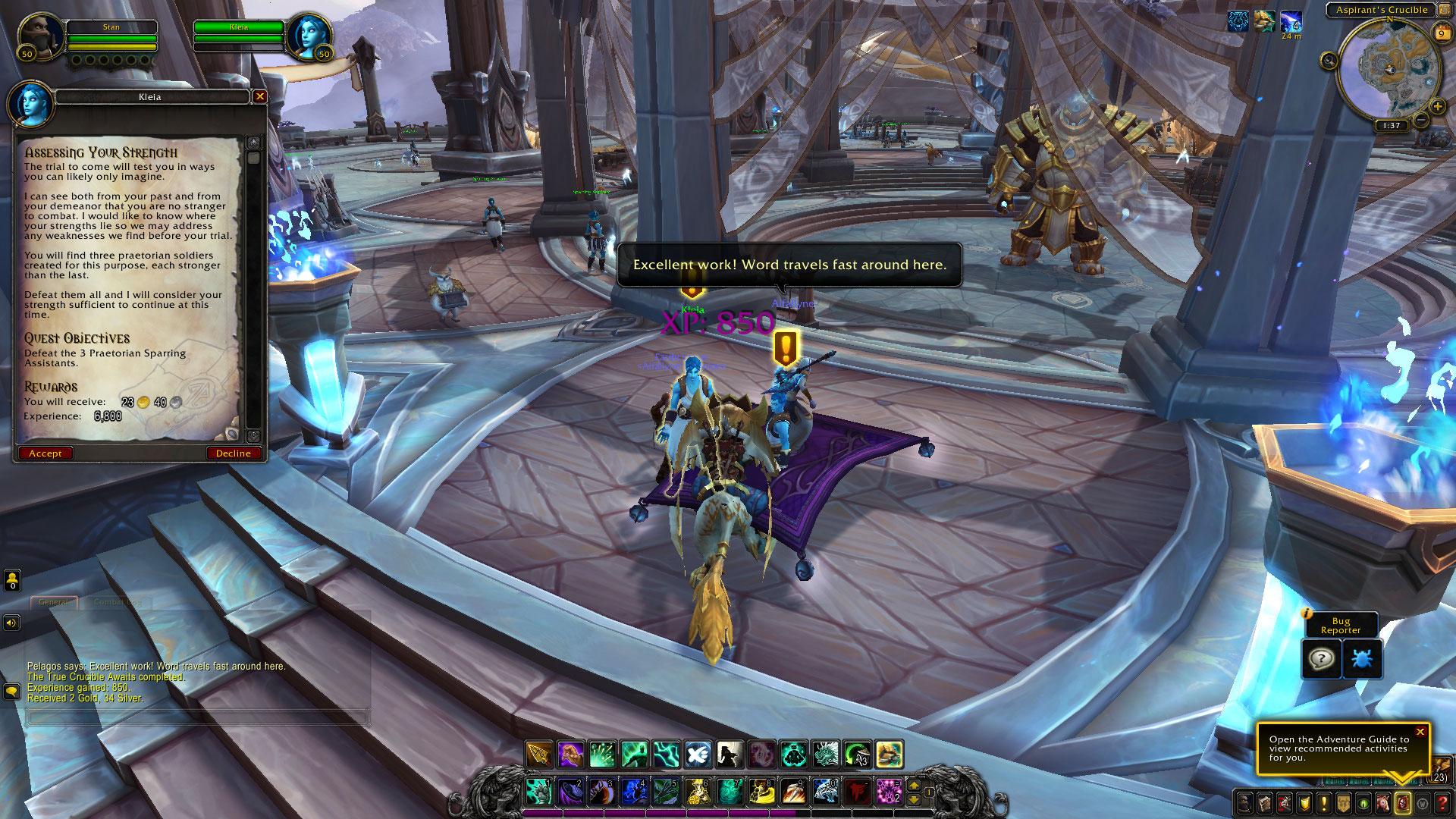Open the character info micro button
This screenshot has width=1456, height=819.
(x=1244, y=802)
